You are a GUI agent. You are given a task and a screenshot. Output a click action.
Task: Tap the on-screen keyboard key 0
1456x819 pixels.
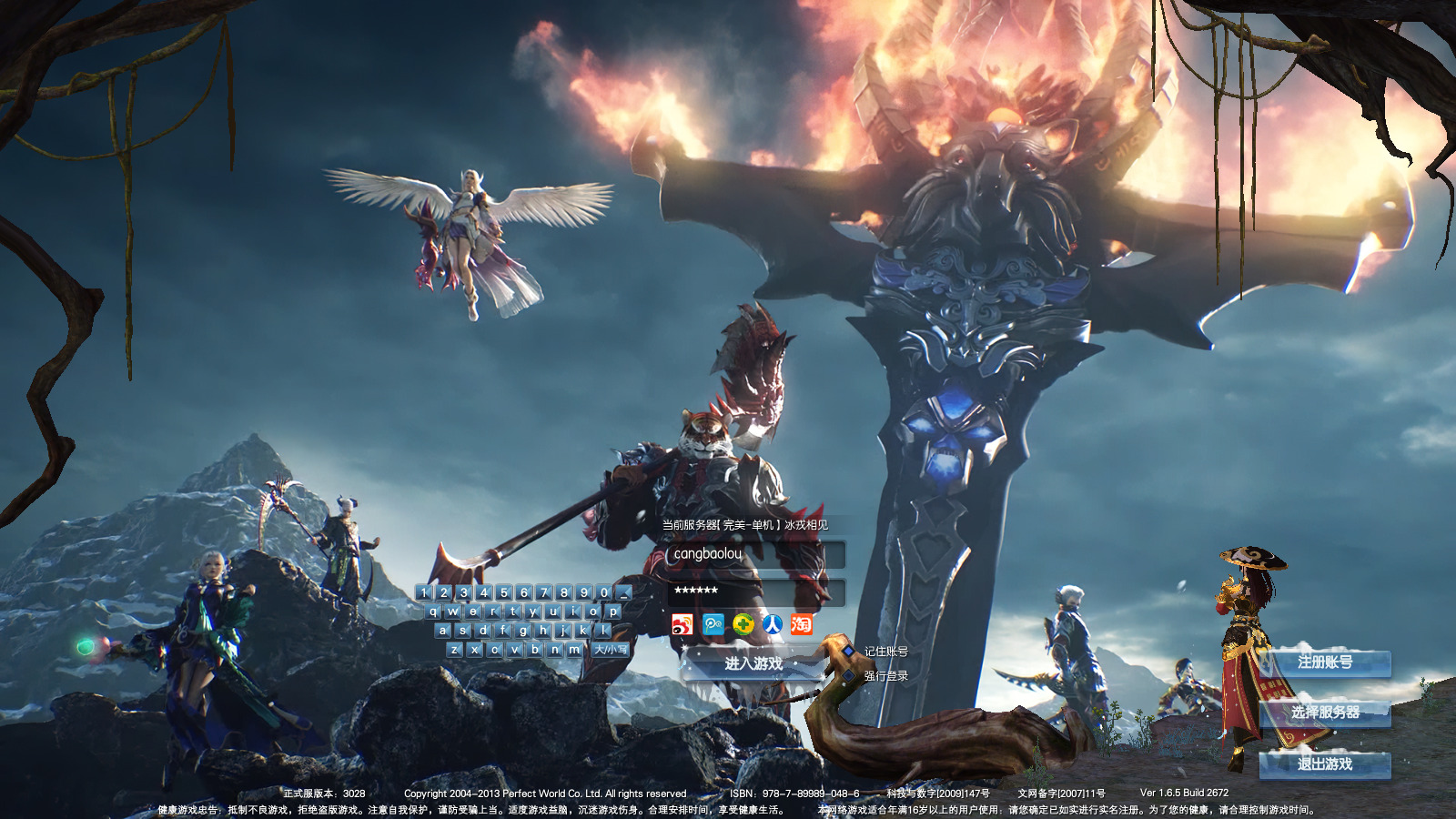(604, 592)
